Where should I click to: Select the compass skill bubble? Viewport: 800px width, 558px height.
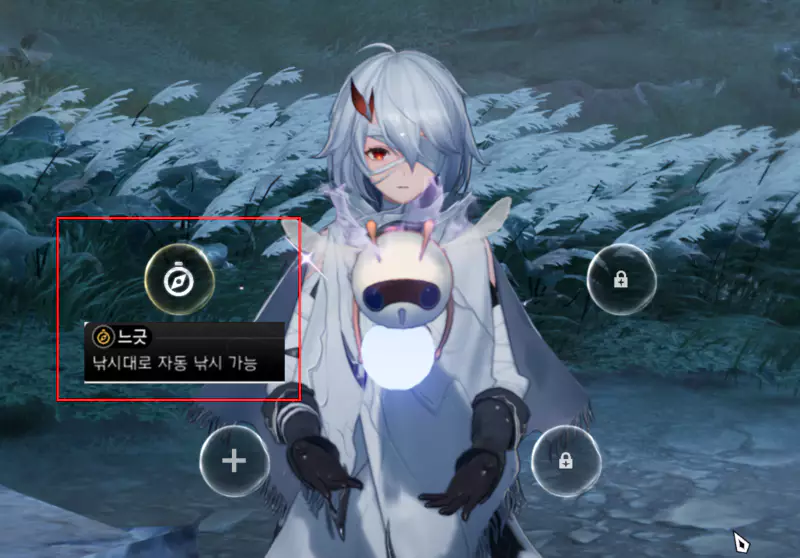click(179, 279)
